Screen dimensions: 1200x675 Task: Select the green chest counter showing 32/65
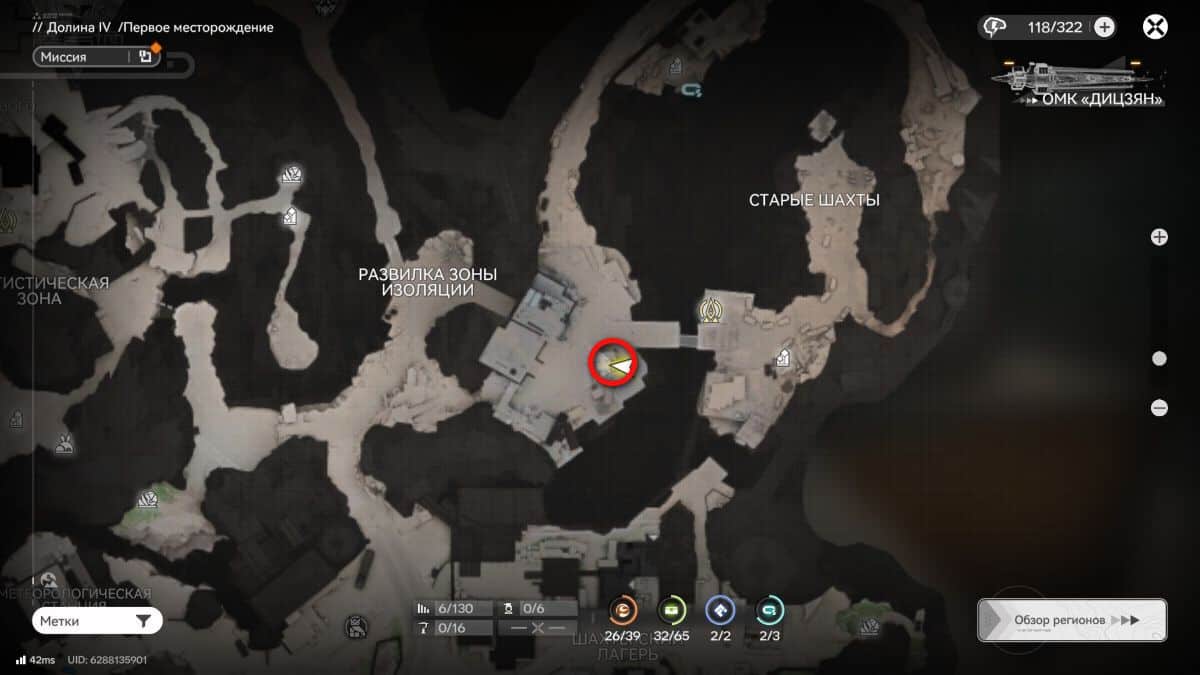[671, 610]
